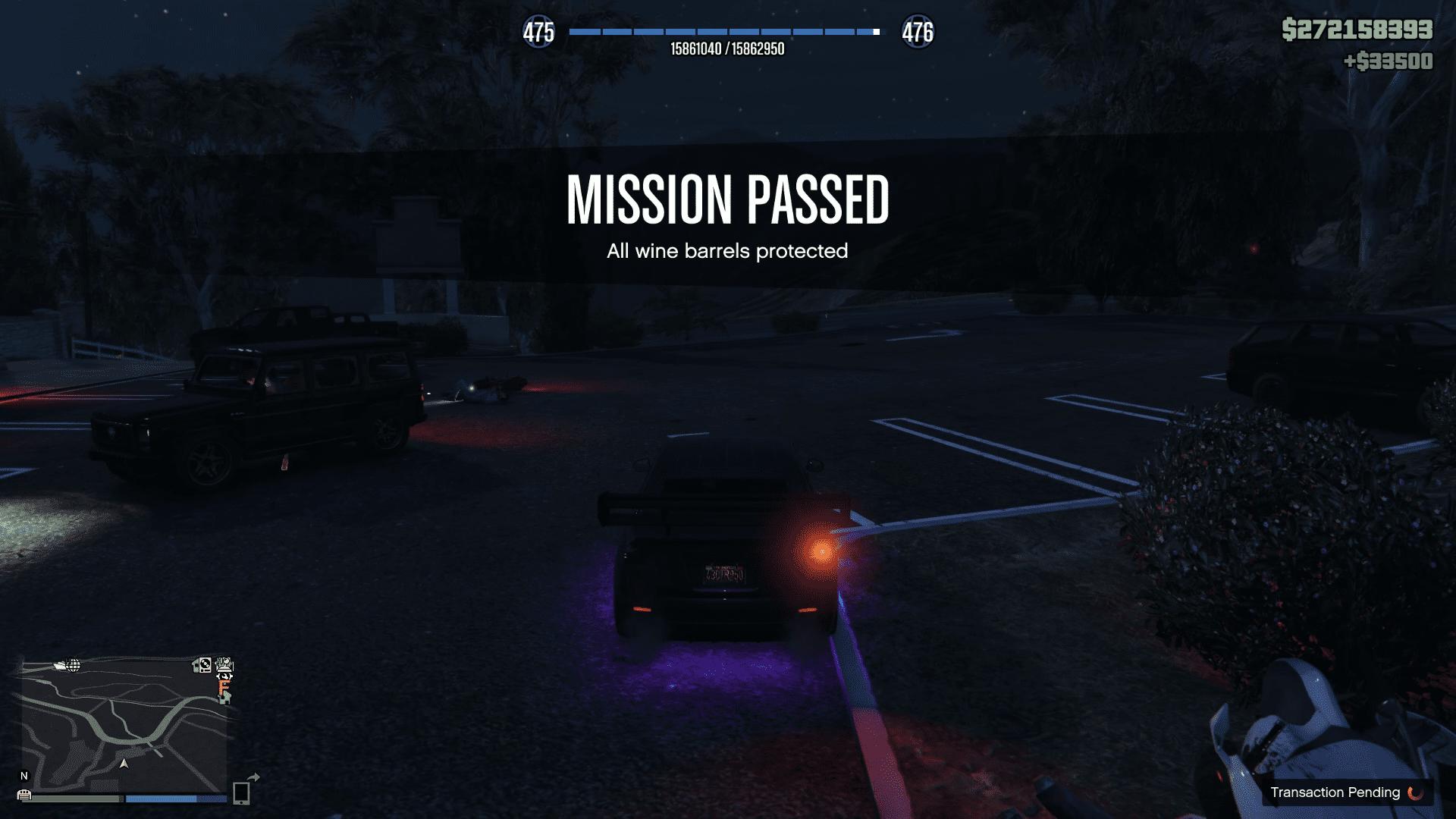Select the mechanic icon on the minimap
Viewport: 1456px width, 819px height.
coord(224,677)
